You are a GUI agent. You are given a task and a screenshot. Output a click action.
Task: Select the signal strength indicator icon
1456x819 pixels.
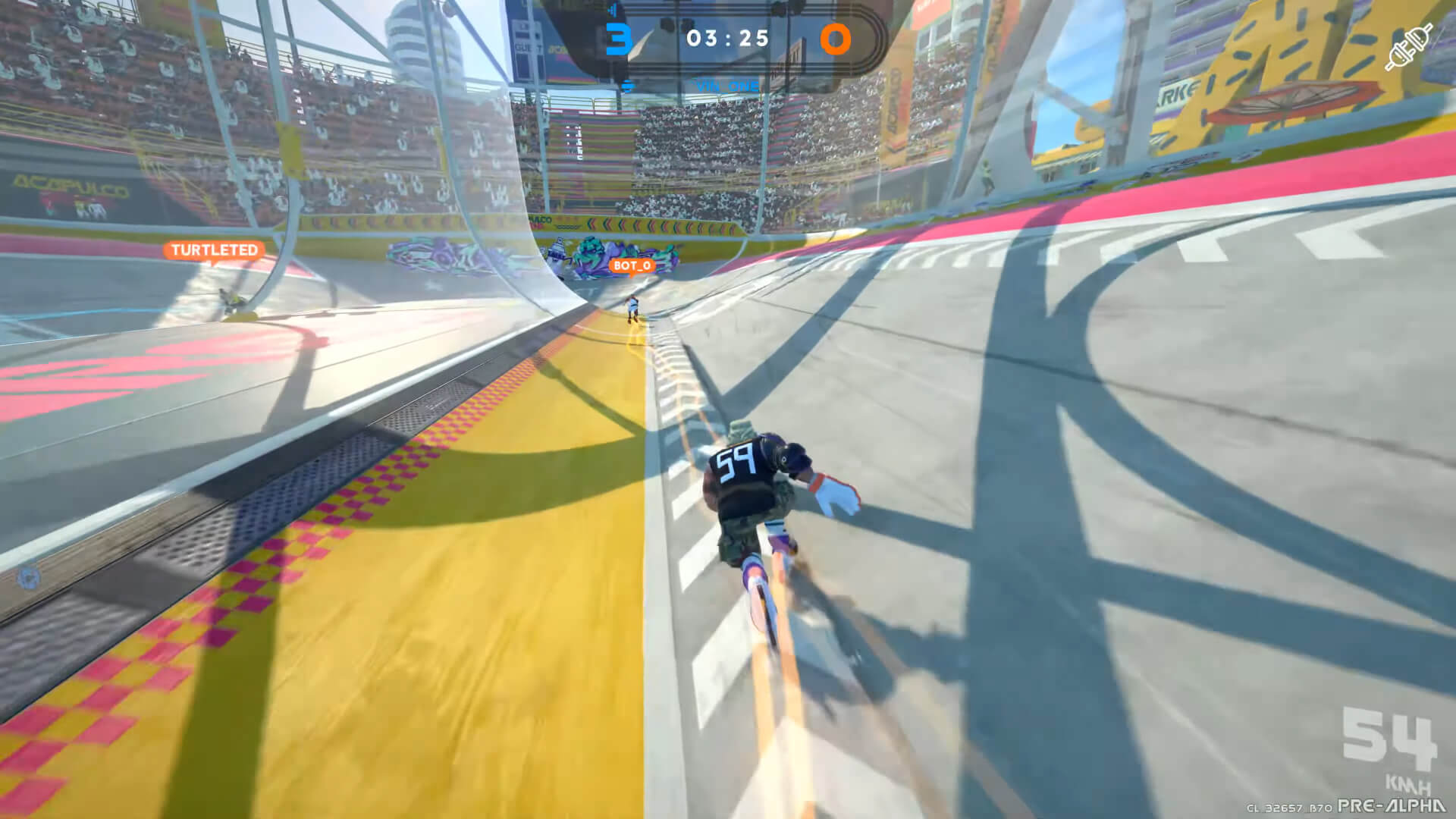tap(611, 11)
